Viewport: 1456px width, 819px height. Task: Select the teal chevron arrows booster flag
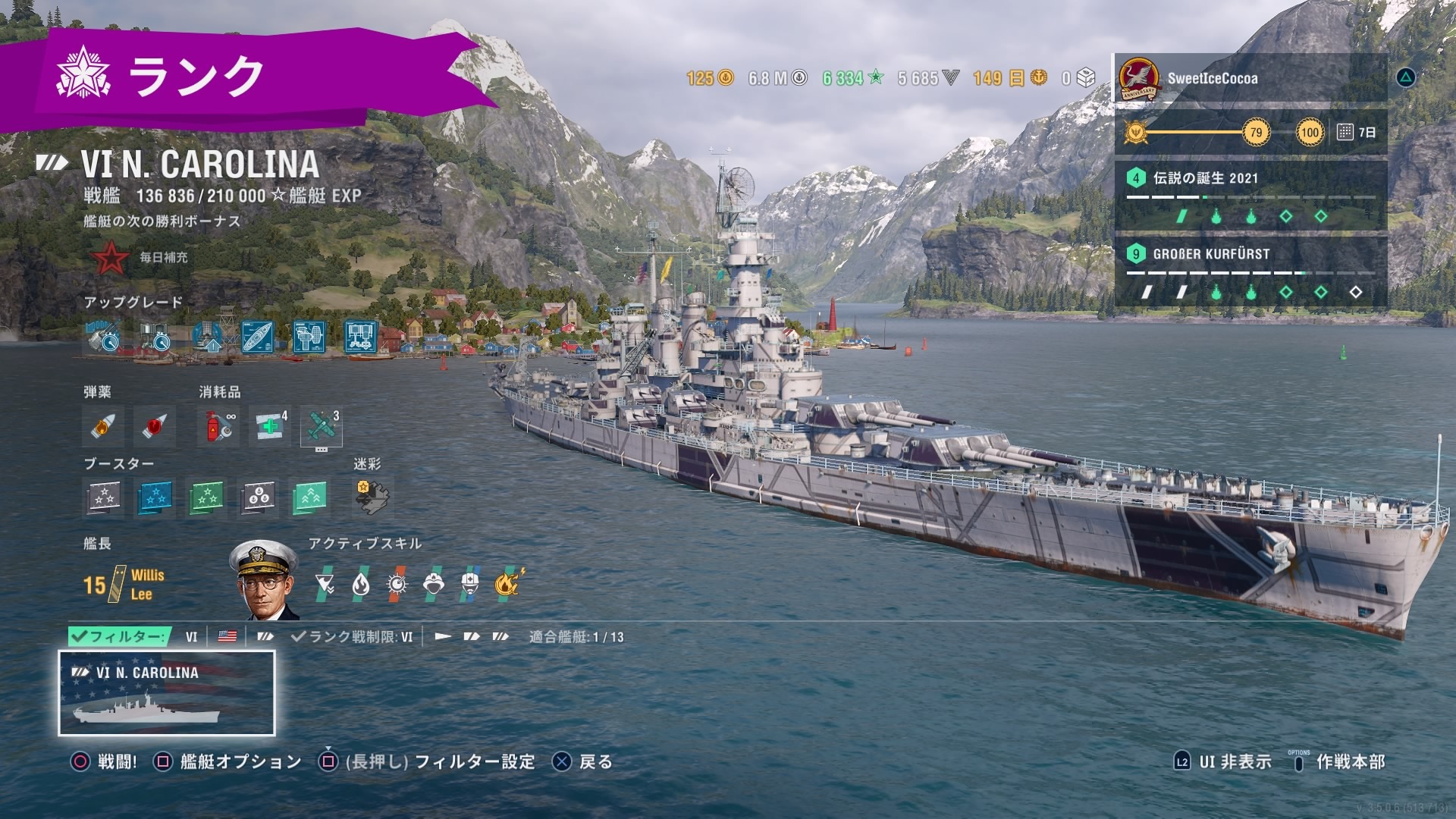[309, 497]
